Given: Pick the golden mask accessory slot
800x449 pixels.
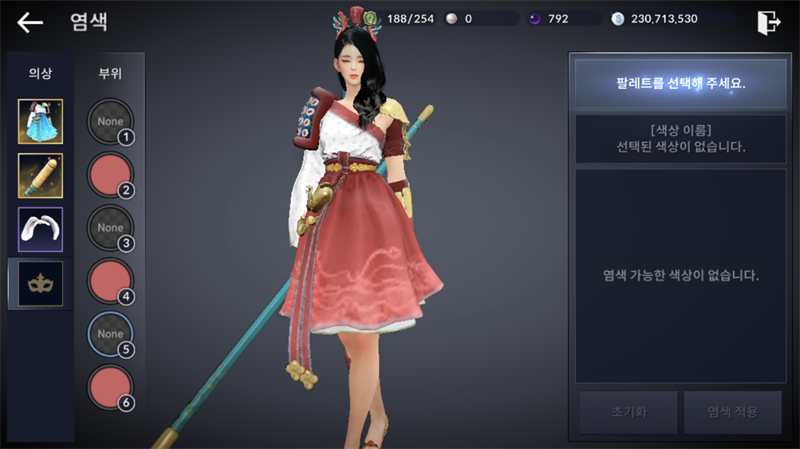Looking at the screenshot, I should coord(41,284).
